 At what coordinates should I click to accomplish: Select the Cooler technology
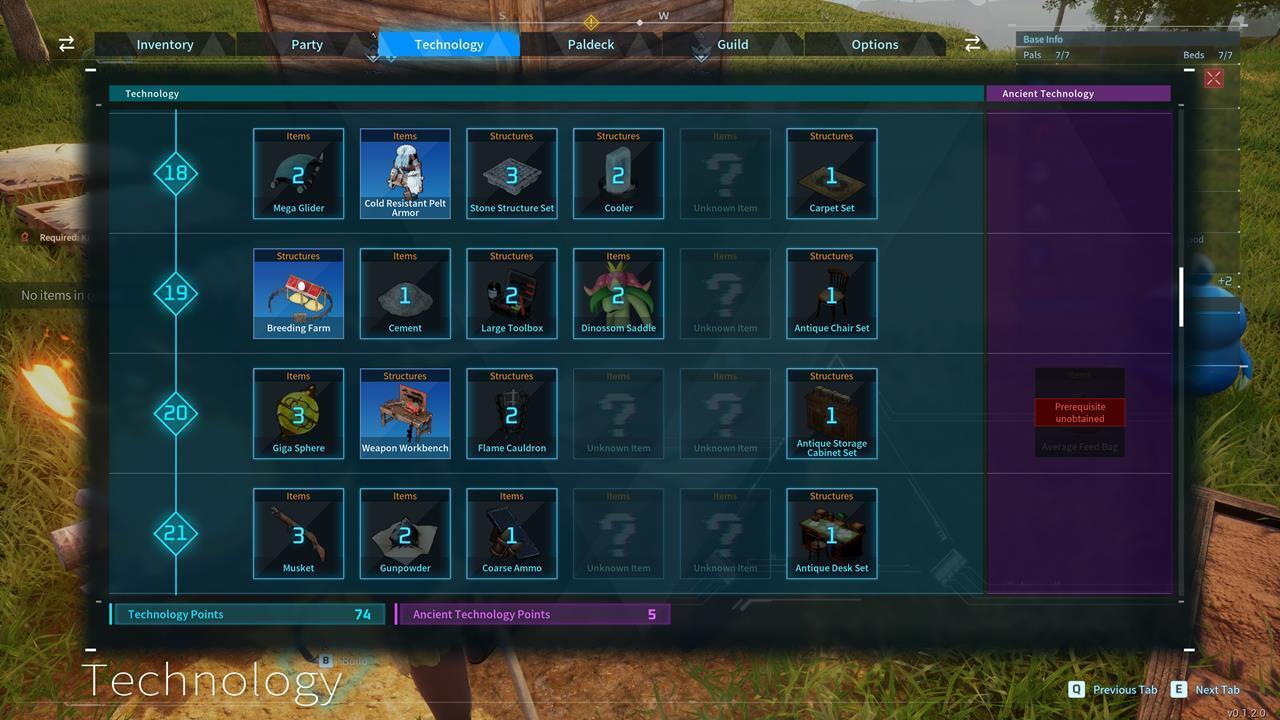tap(618, 173)
